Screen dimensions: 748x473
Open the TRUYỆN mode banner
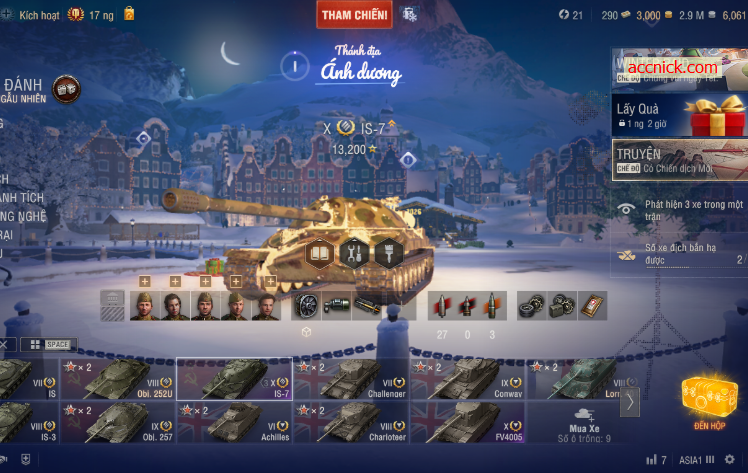point(679,159)
